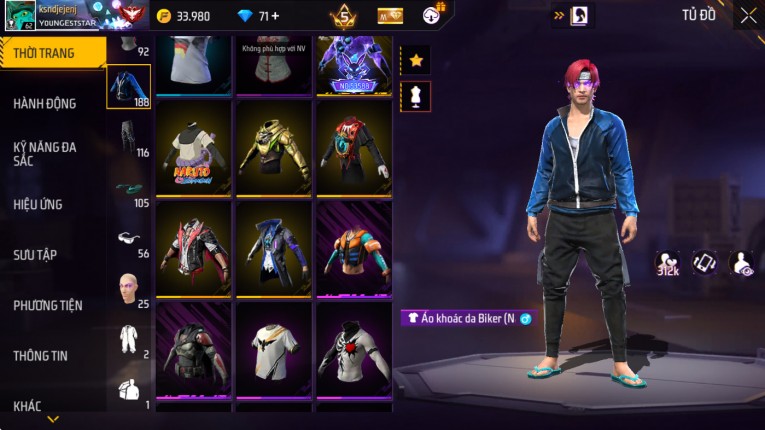Open the player profile avatar
The image size is (765, 430).
click(19, 14)
